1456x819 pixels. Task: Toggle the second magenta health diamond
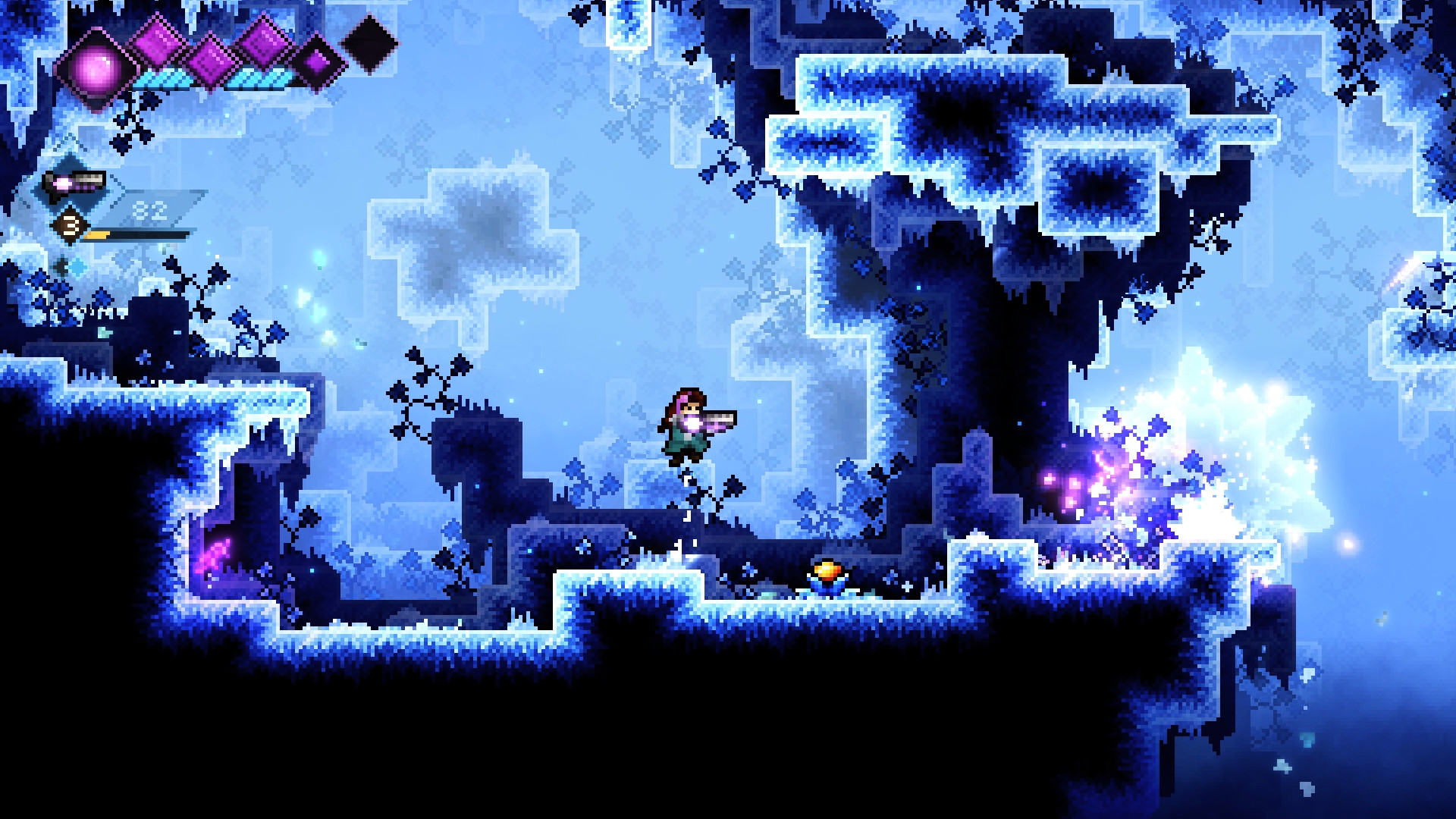[158, 49]
